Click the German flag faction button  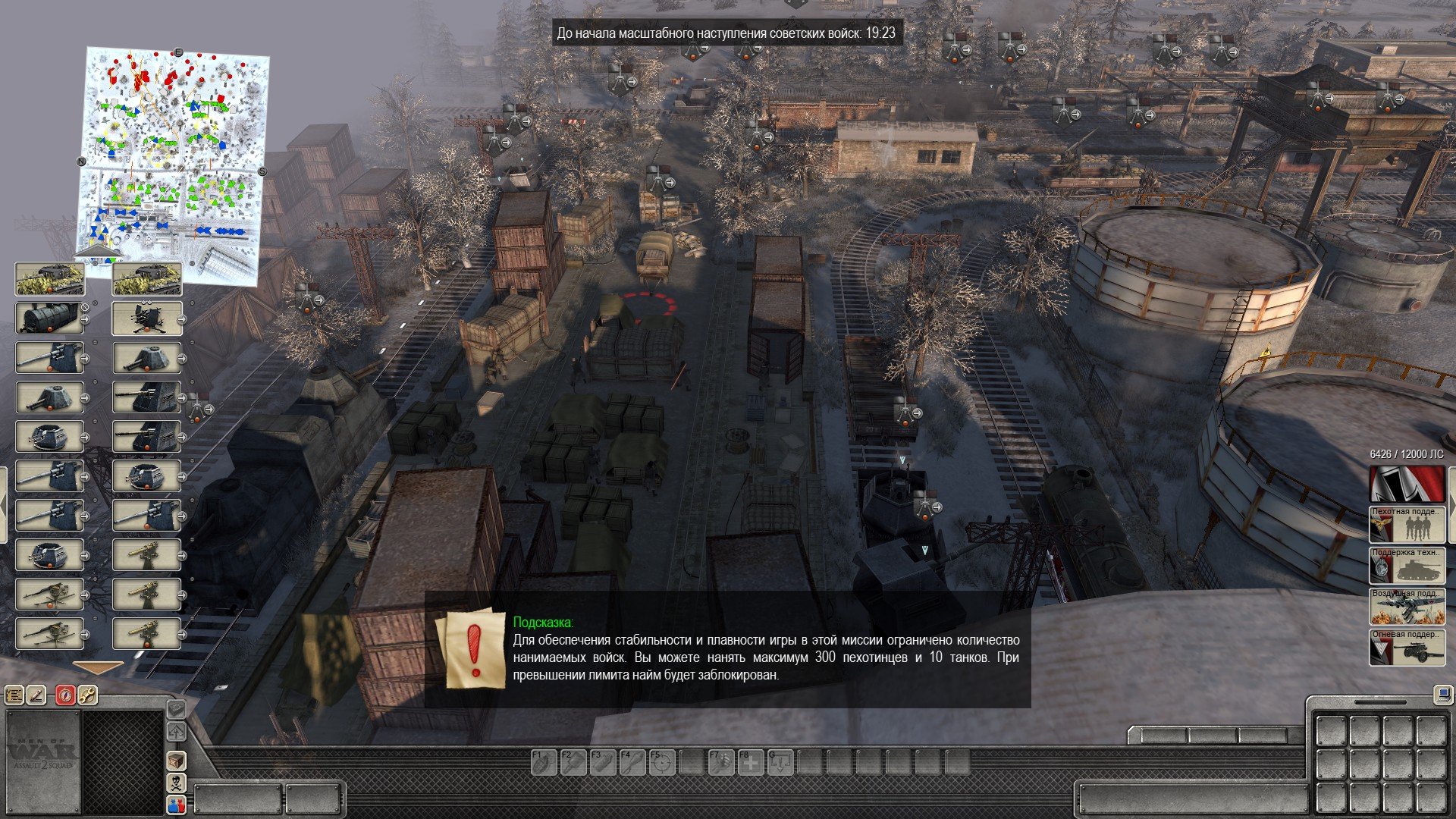pyautogui.click(x=1407, y=483)
